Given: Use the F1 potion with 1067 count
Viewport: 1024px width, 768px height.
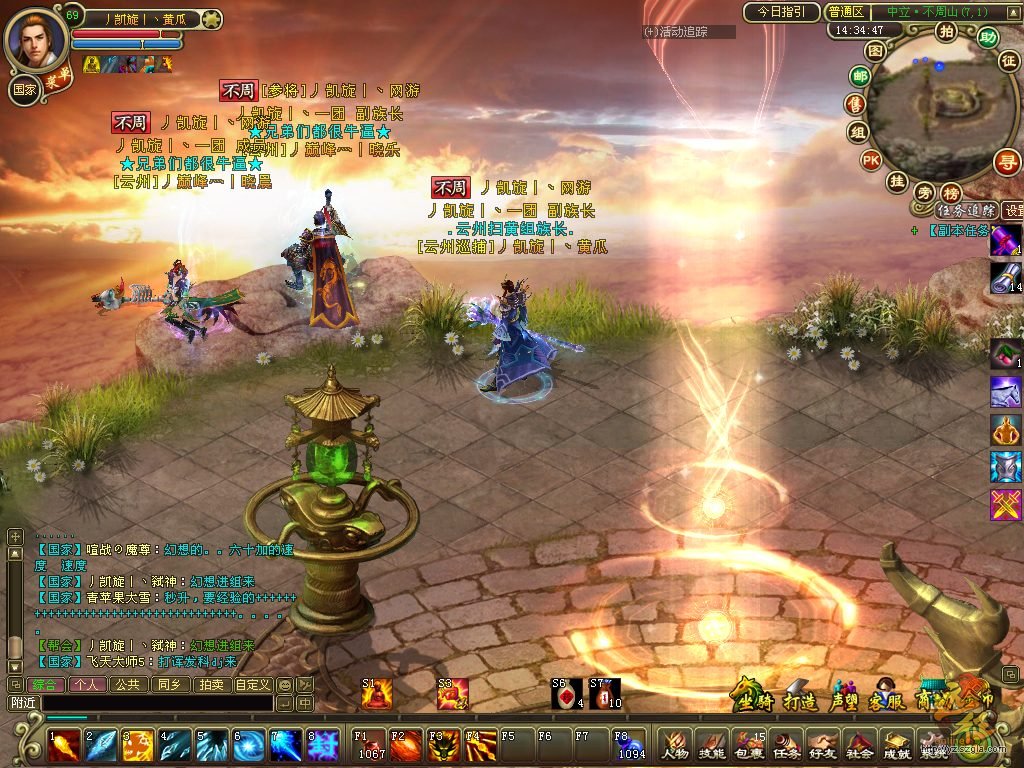Looking at the screenshot, I should [369, 745].
